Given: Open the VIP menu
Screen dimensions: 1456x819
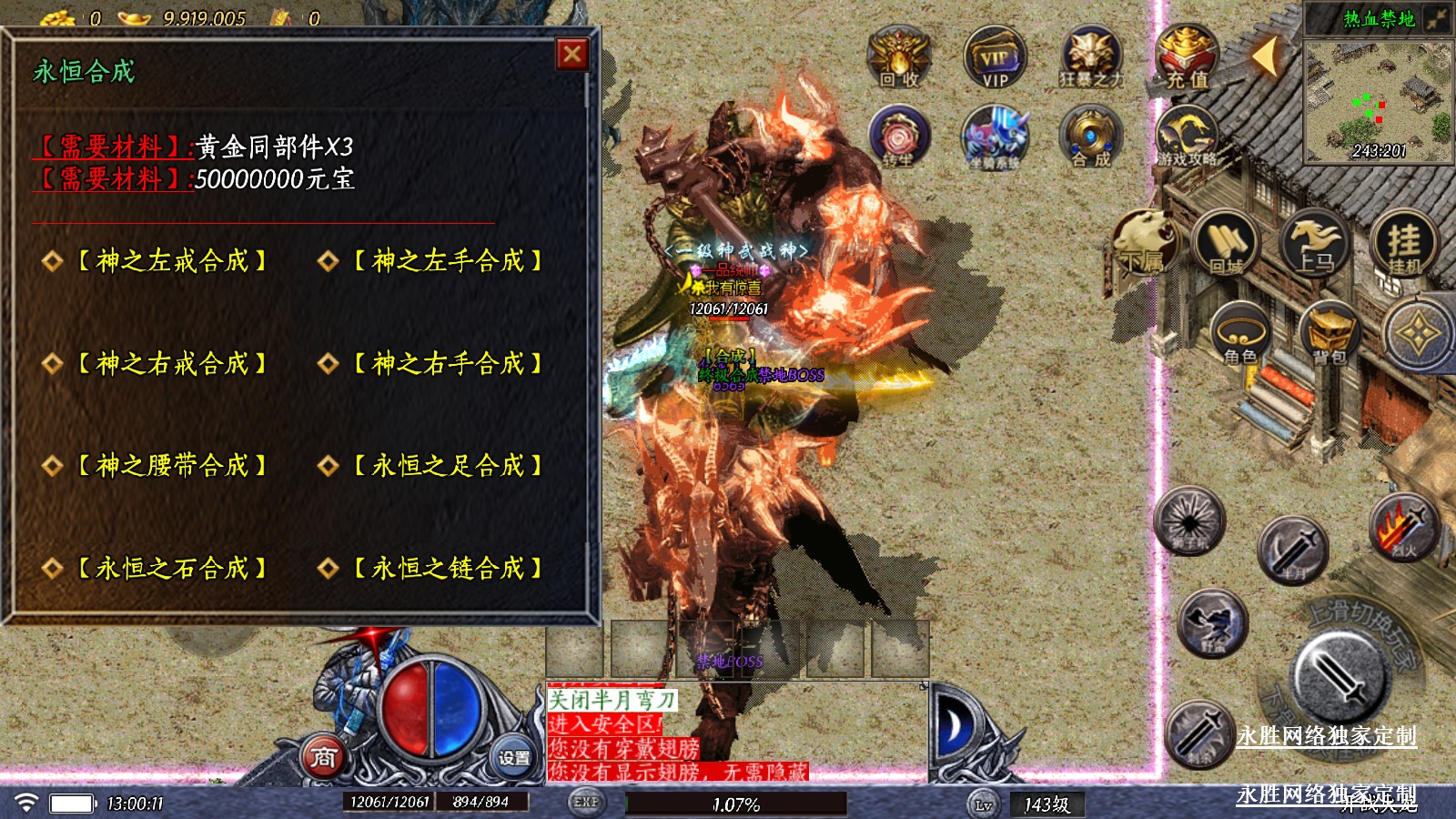Looking at the screenshot, I should tap(995, 56).
